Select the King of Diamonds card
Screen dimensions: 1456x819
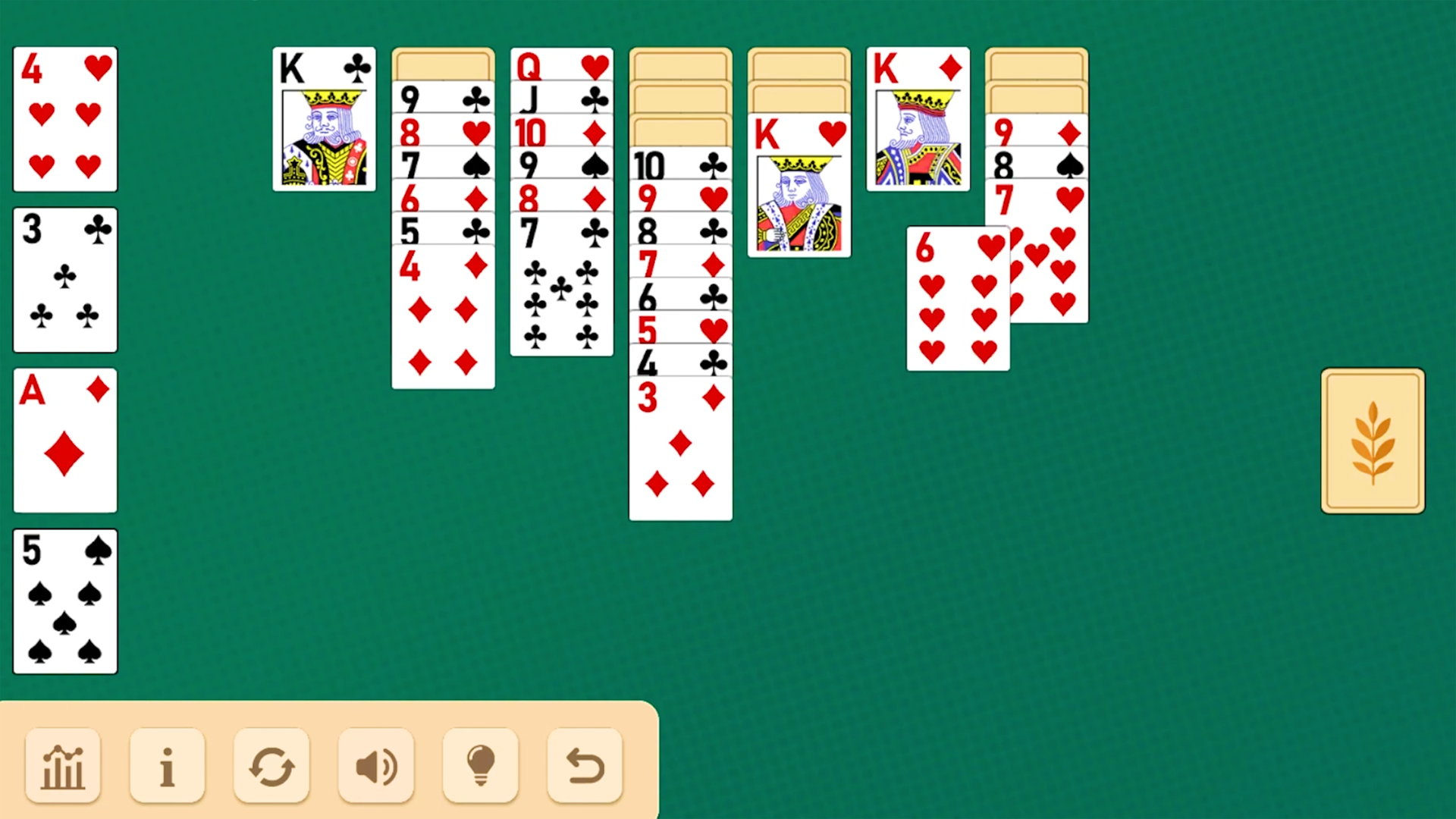[x=918, y=118]
